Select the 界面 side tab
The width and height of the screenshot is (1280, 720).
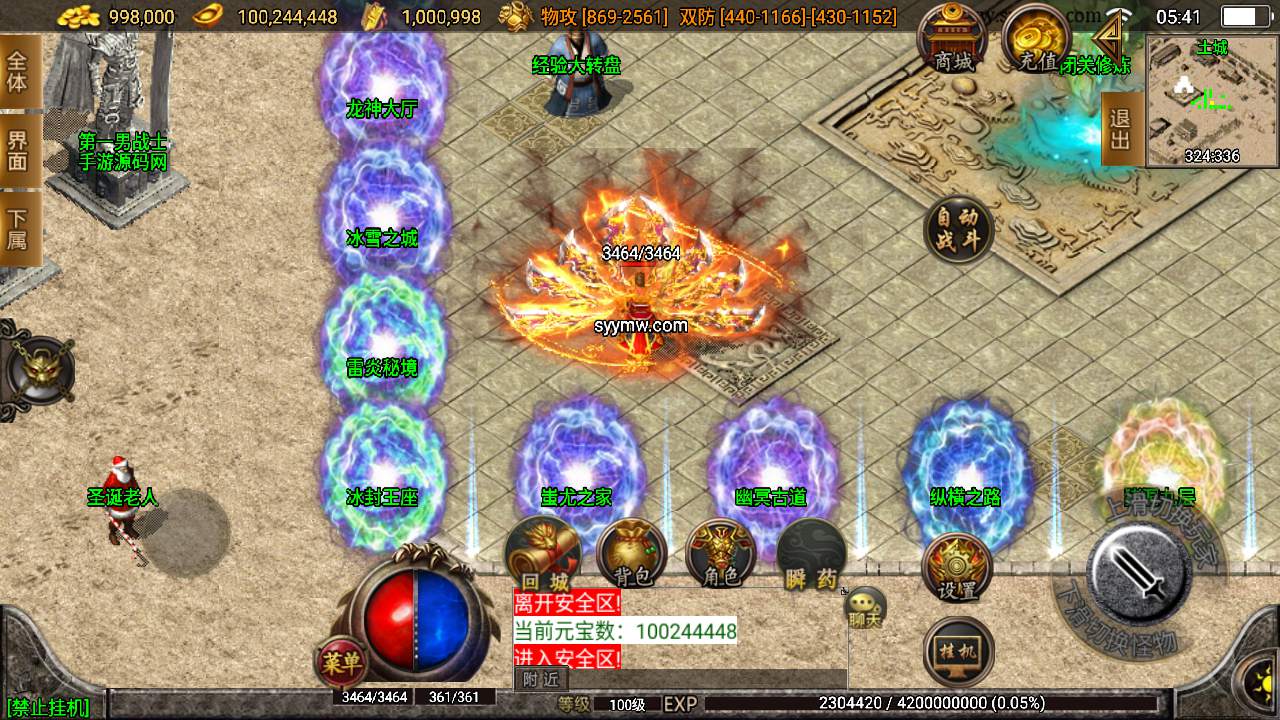point(18,150)
